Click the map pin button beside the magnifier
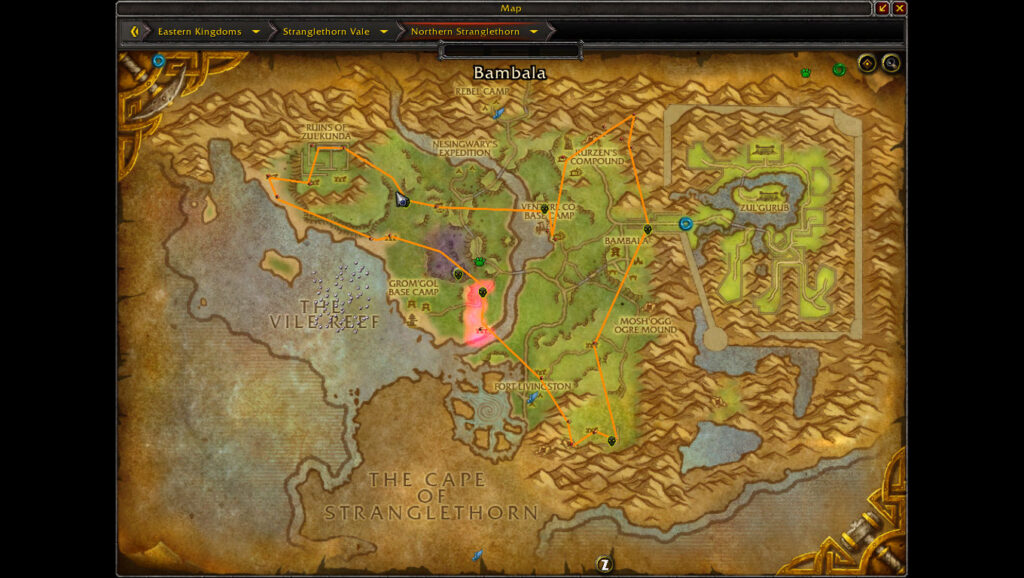This screenshot has height=578, width=1024. (867, 64)
